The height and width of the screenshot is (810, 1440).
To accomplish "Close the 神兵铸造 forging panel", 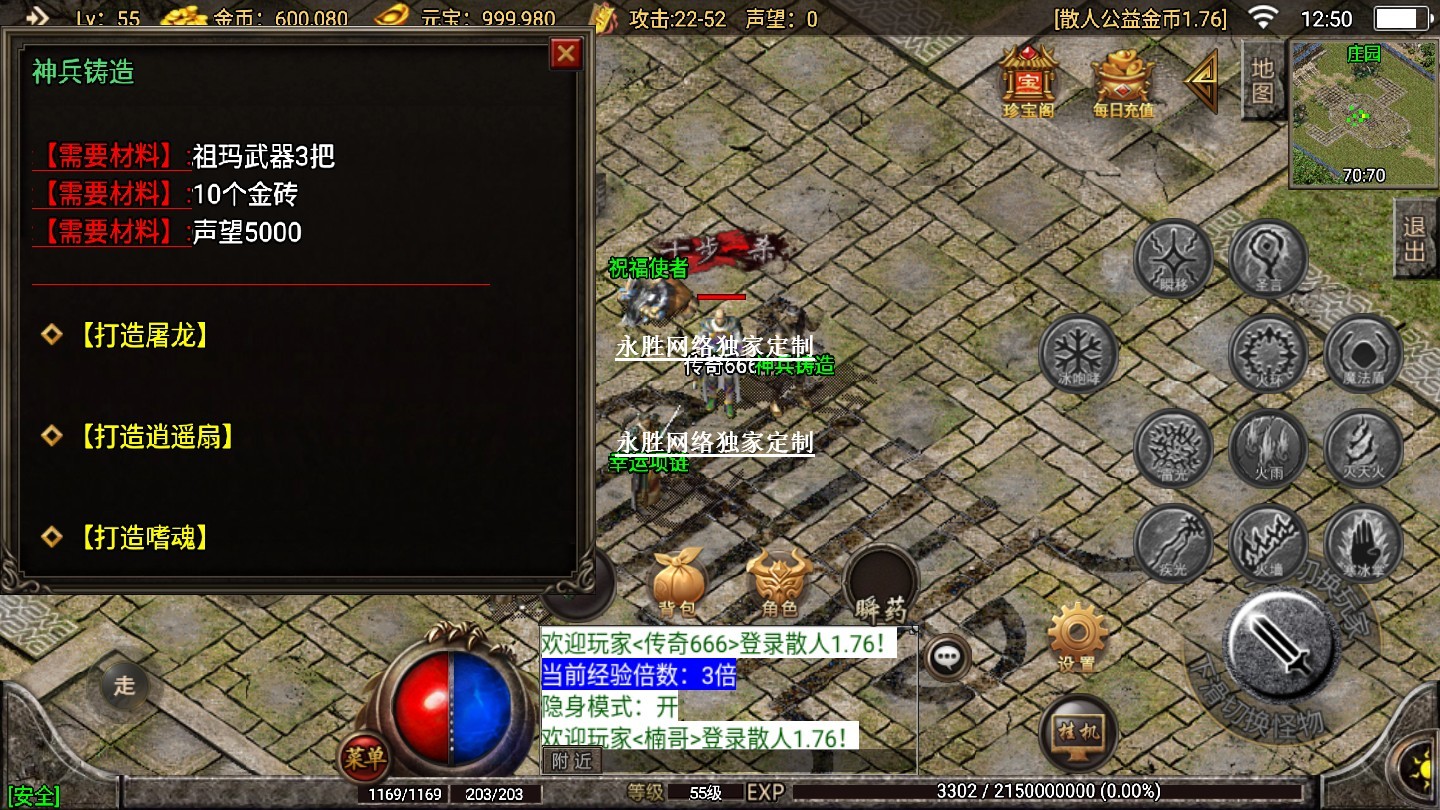I will click(566, 53).
